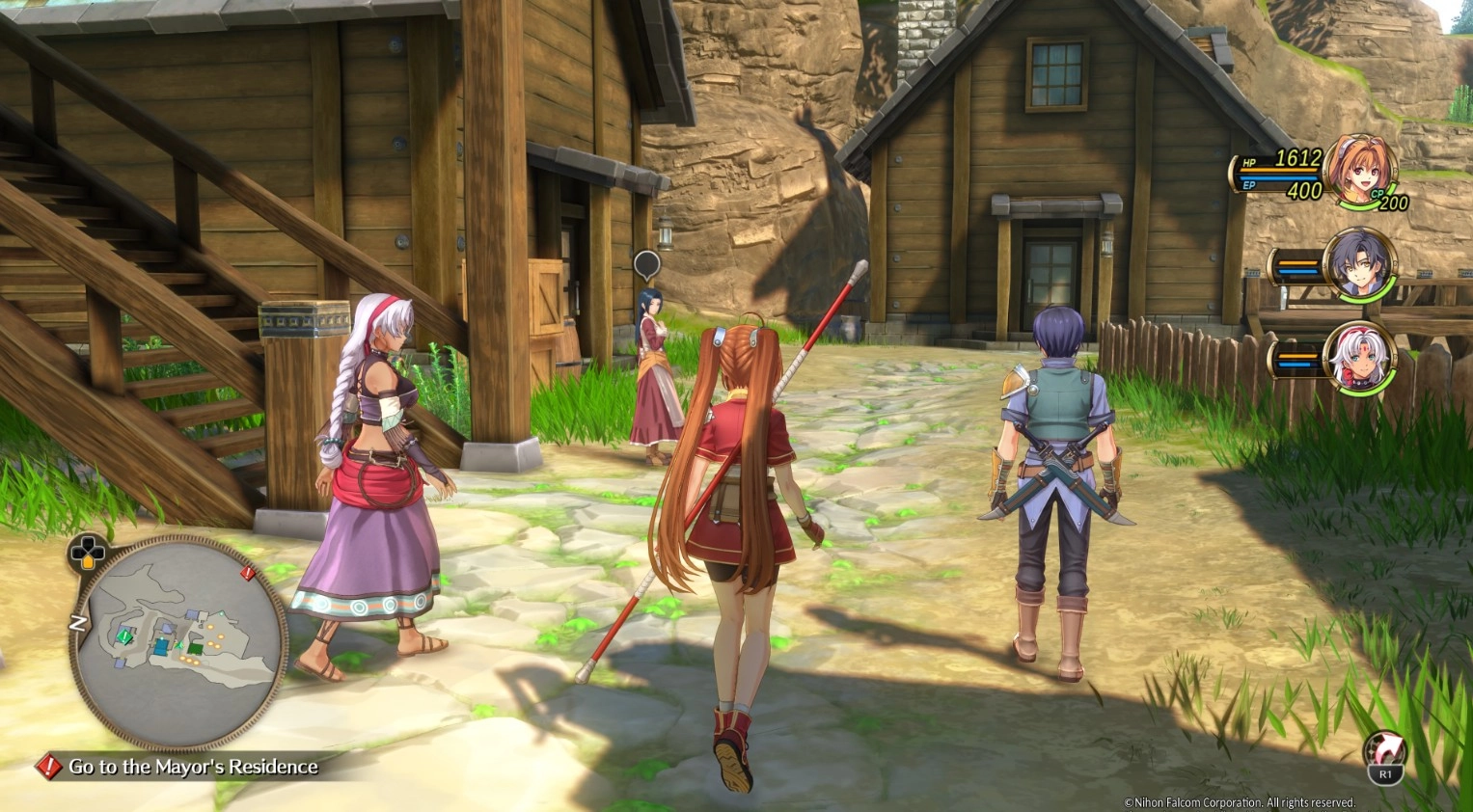1473x812 pixels.
Task: Select the orange-haired party leader portrait
Action: click(x=1360, y=171)
